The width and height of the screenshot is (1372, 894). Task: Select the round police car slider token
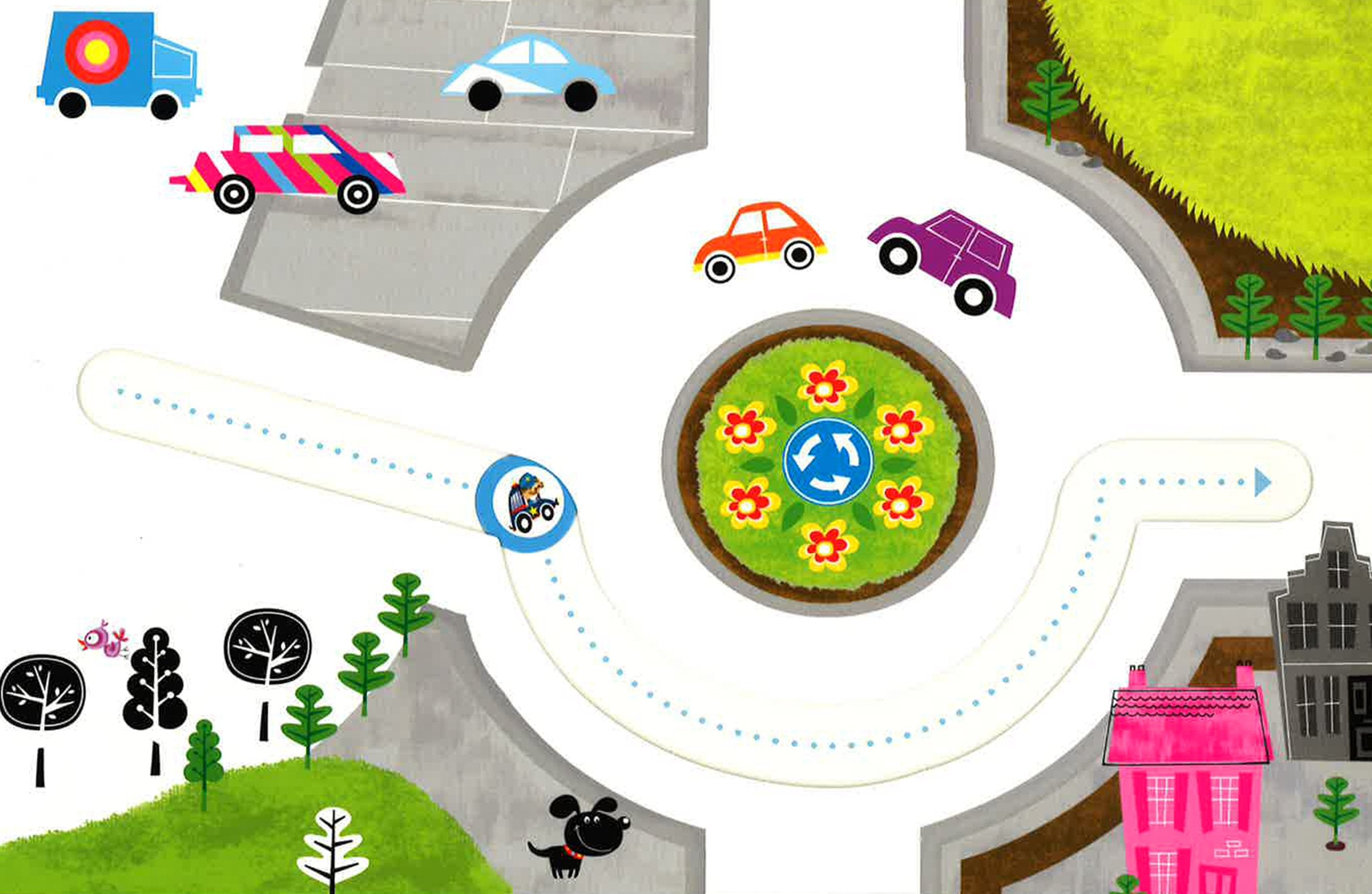(x=525, y=504)
